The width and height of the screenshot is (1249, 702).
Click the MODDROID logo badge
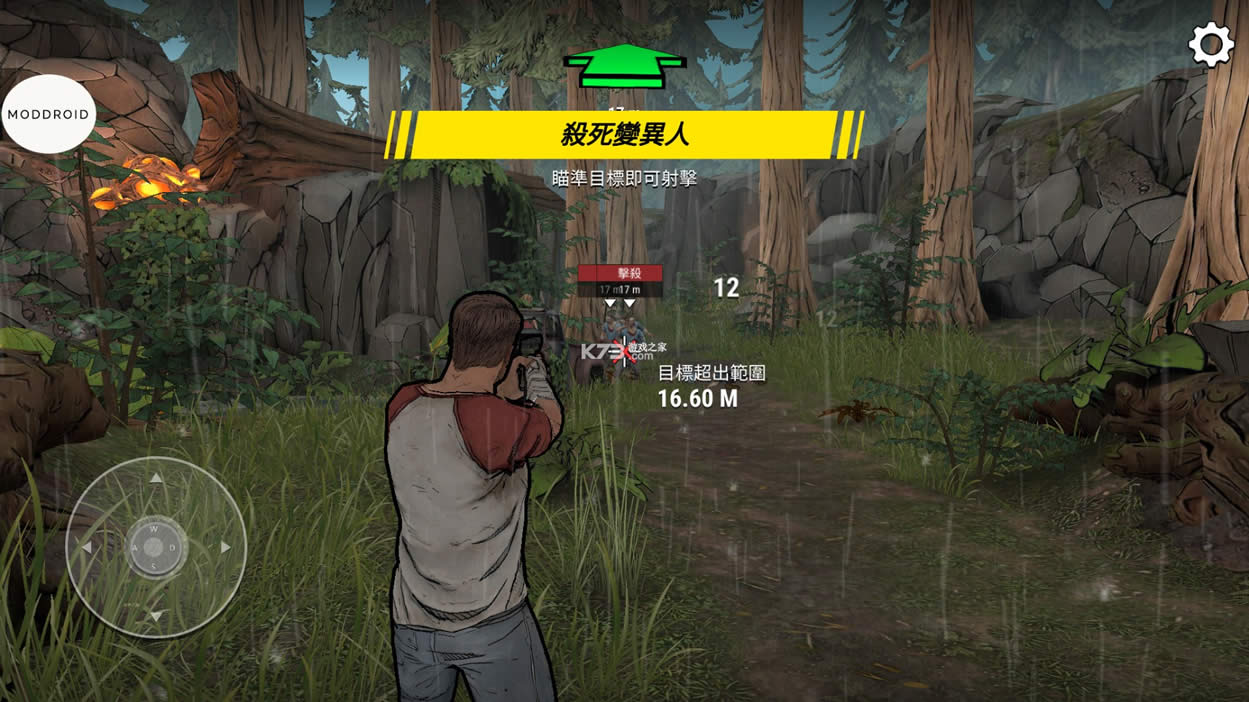48,114
